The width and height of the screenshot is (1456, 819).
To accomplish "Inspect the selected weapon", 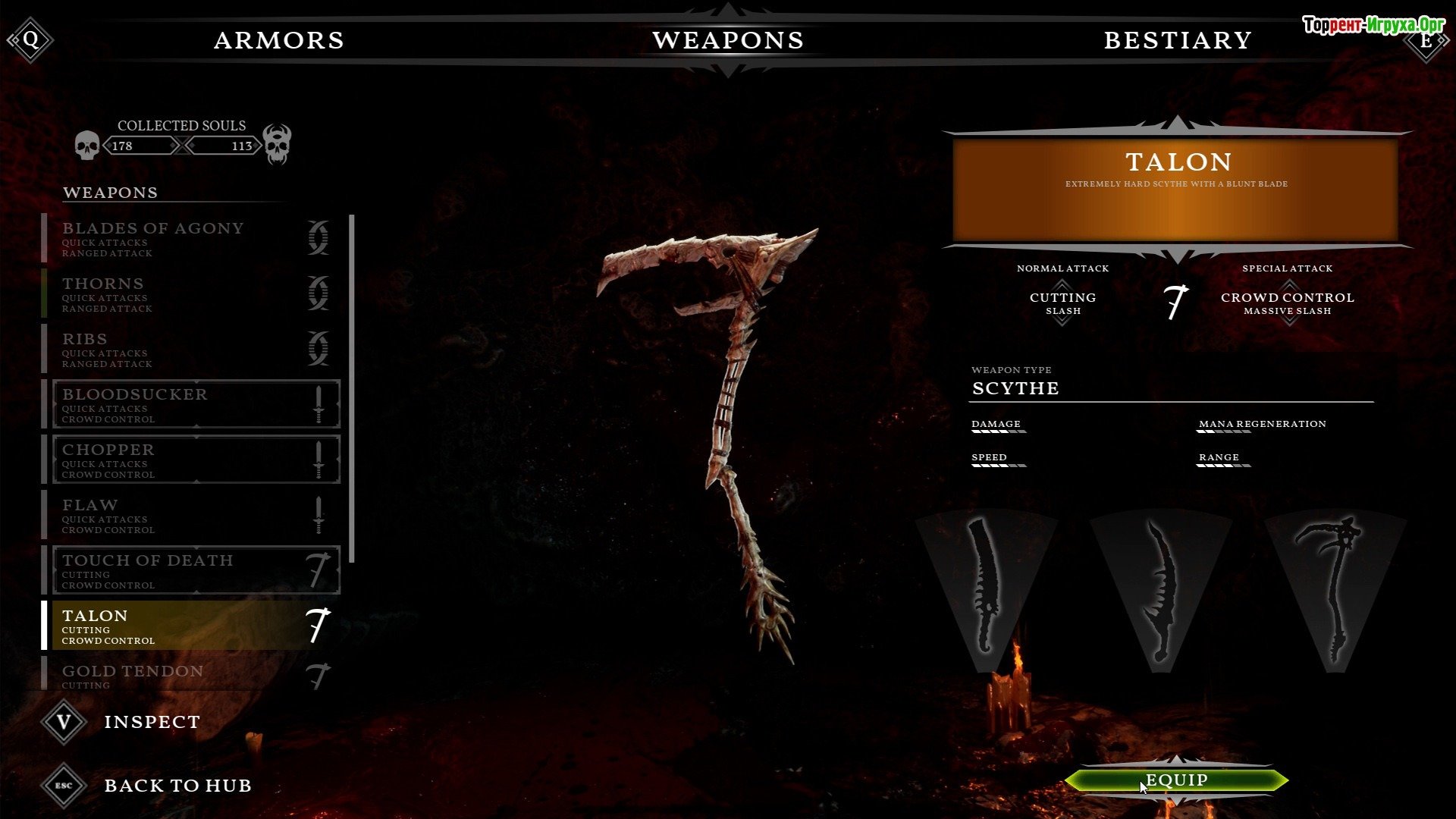I will [152, 722].
